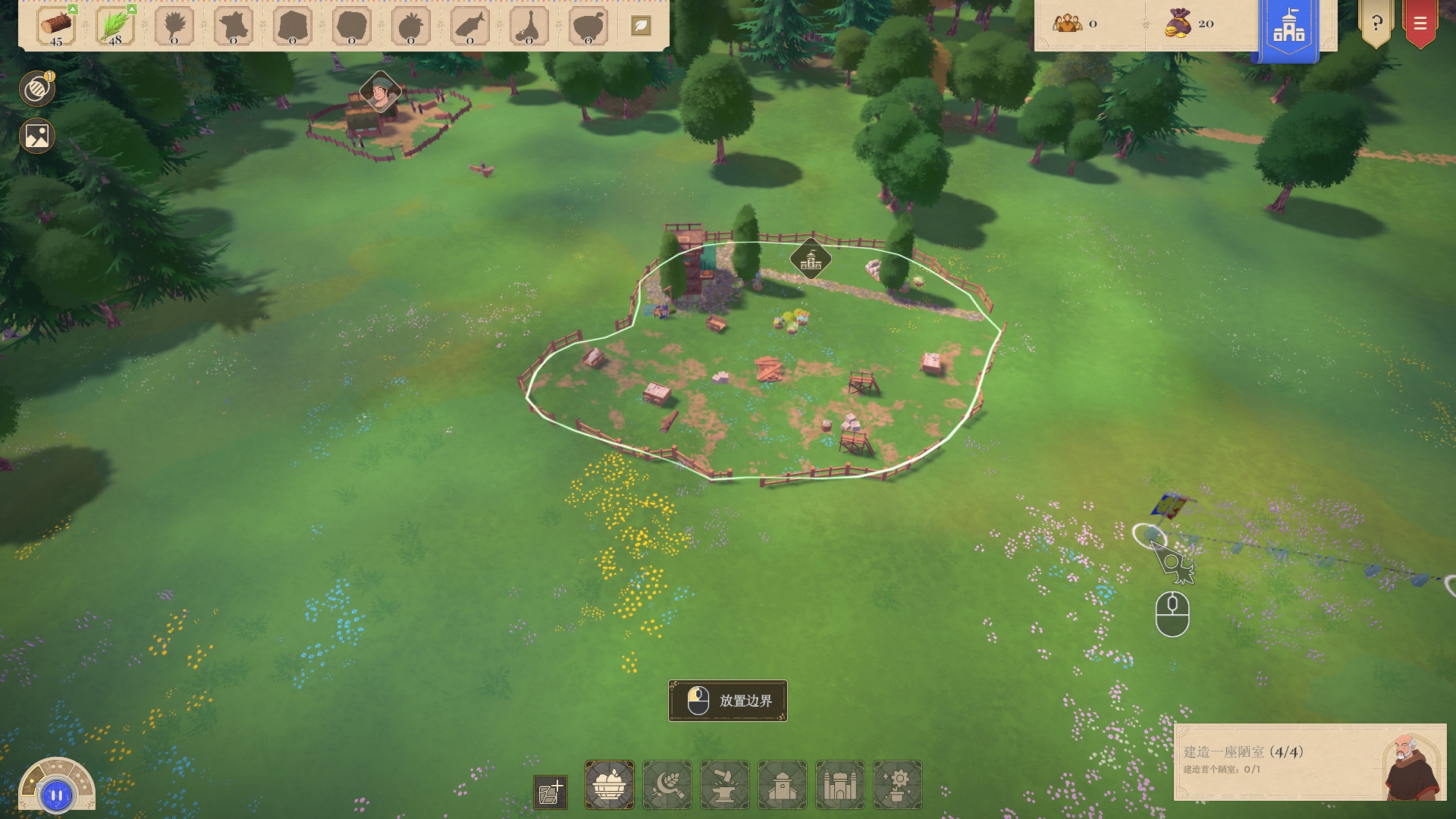Click the add territory plot button

click(551, 792)
